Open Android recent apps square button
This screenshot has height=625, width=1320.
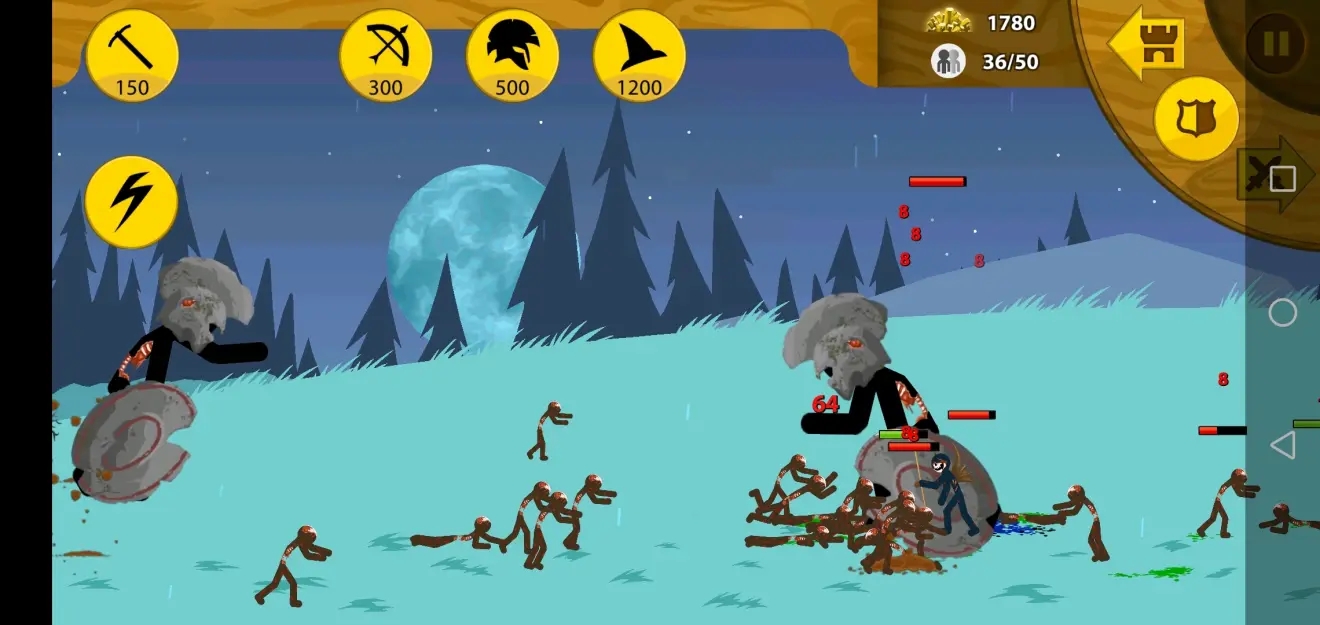[1283, 179]
